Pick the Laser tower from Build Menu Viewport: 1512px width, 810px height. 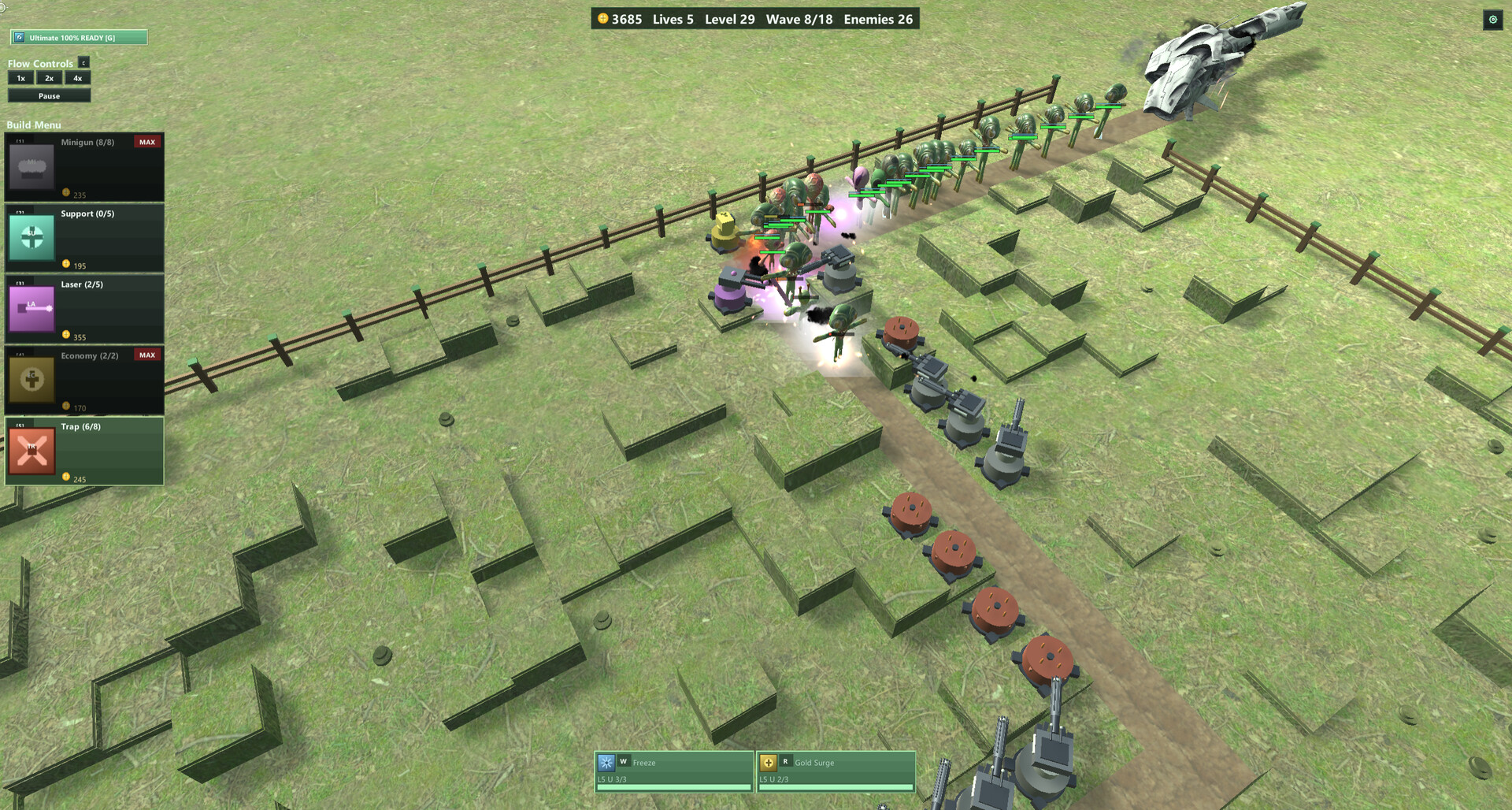[84, 309]
